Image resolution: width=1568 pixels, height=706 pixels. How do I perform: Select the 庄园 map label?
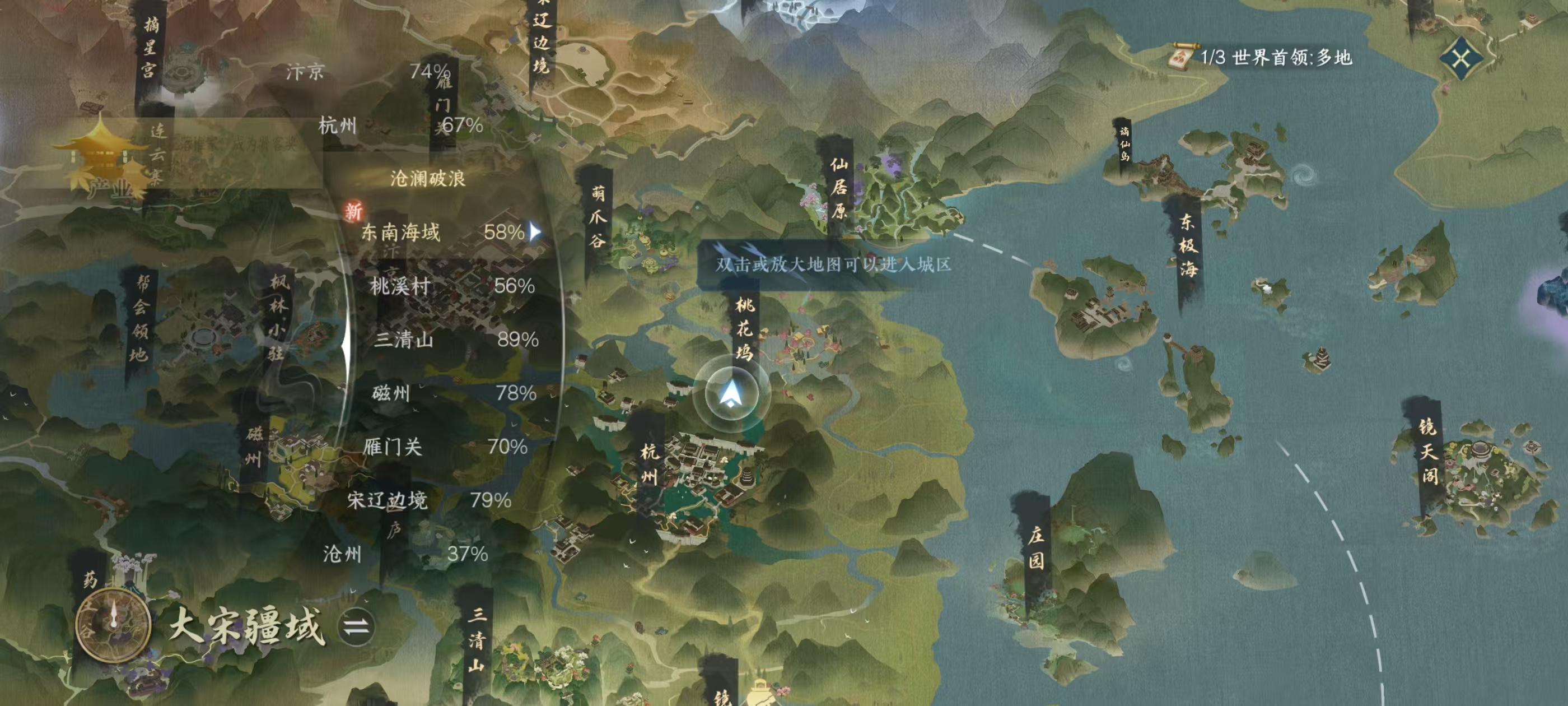(x=1035, y=547)
